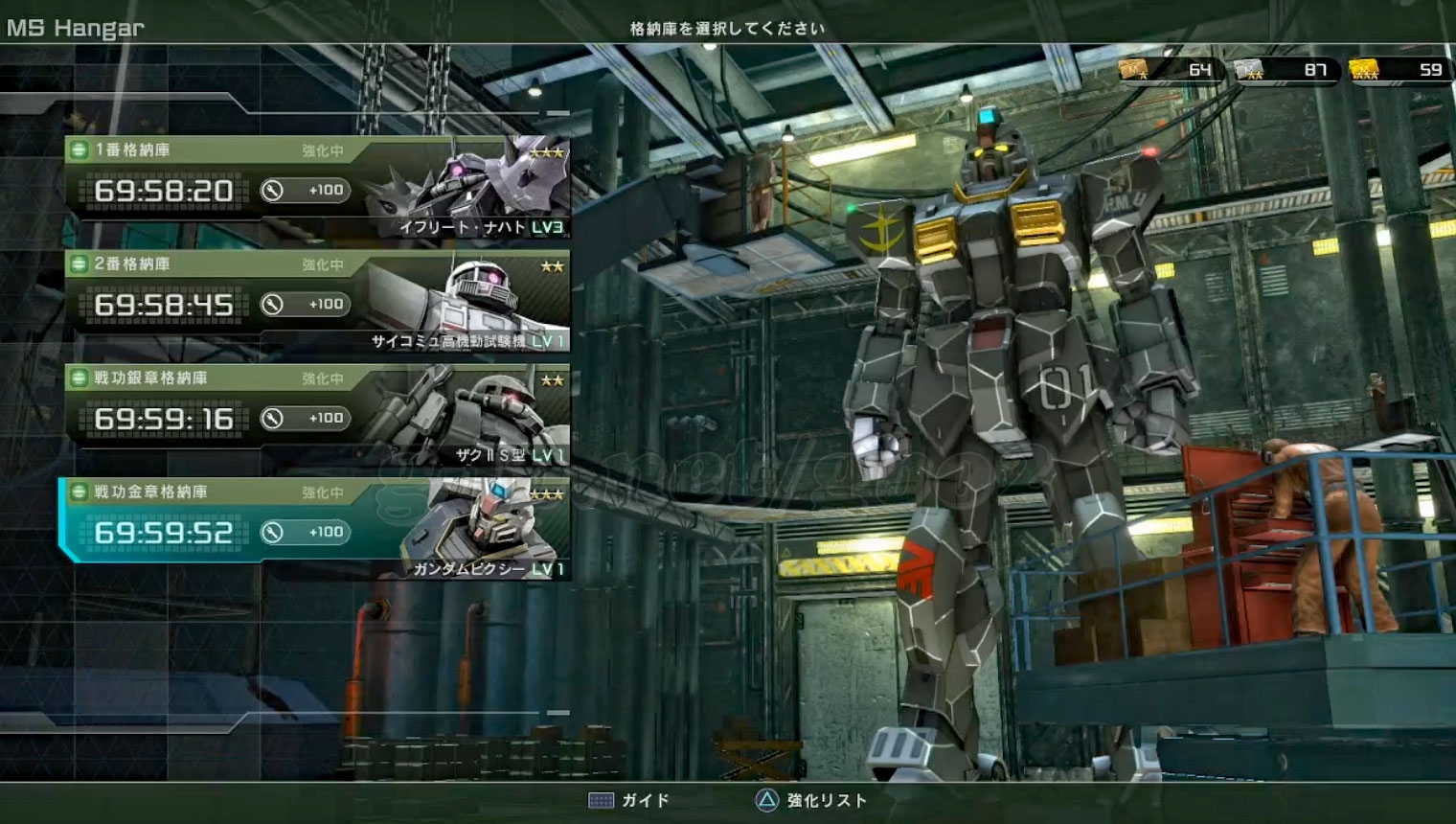This screenshot has width=1456, height=824.
Task: Click the +100 boost in 1番格納庫
Action: click(x=305, y=190)
